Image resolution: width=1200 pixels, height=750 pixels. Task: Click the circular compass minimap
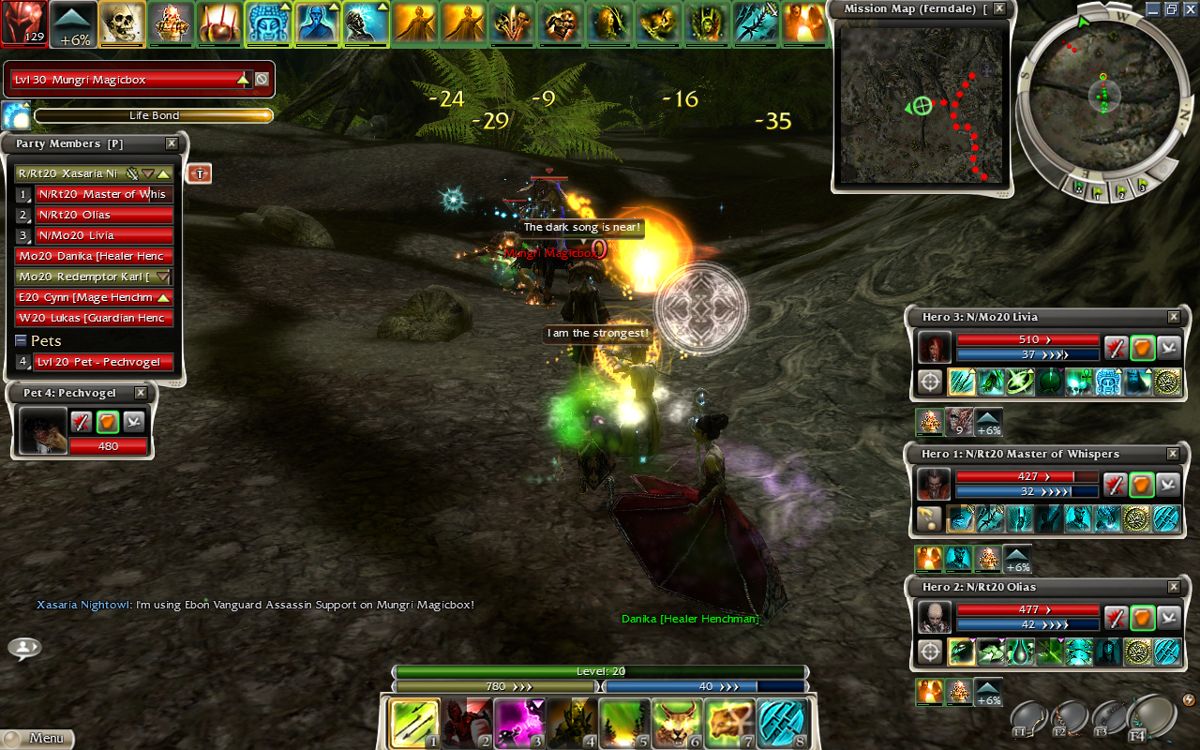pyautogui.click(x=1103, y=94)
